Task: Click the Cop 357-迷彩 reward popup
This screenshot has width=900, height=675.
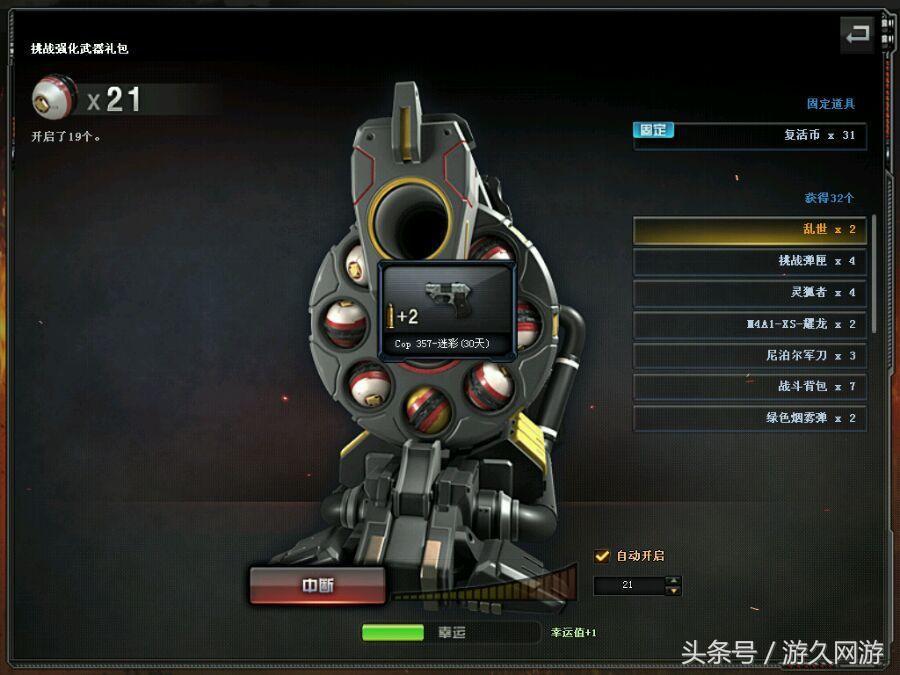Action: pyautogui.click(x=448, y=310)
